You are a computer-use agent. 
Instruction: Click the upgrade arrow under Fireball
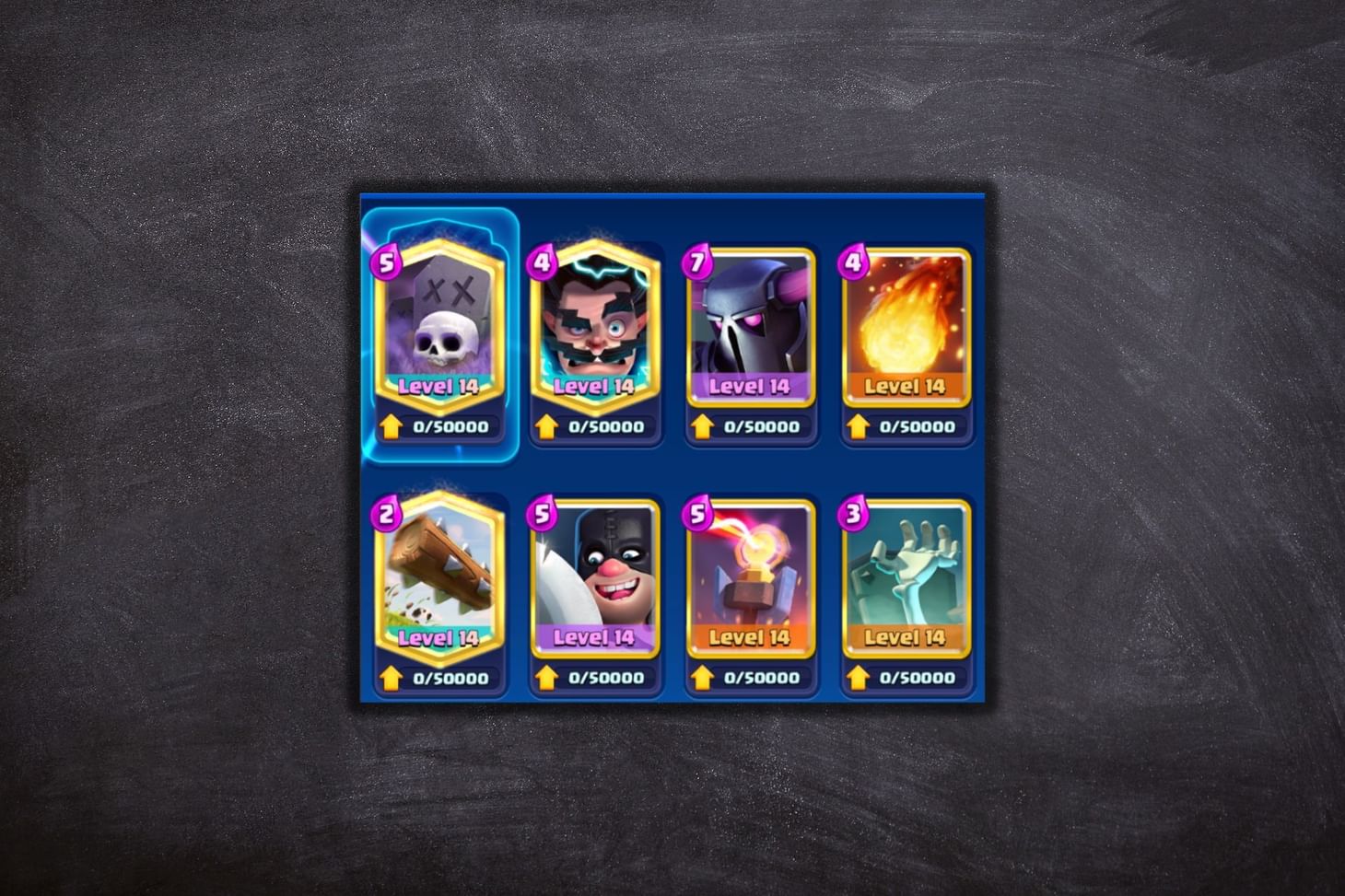pos(858,425)
